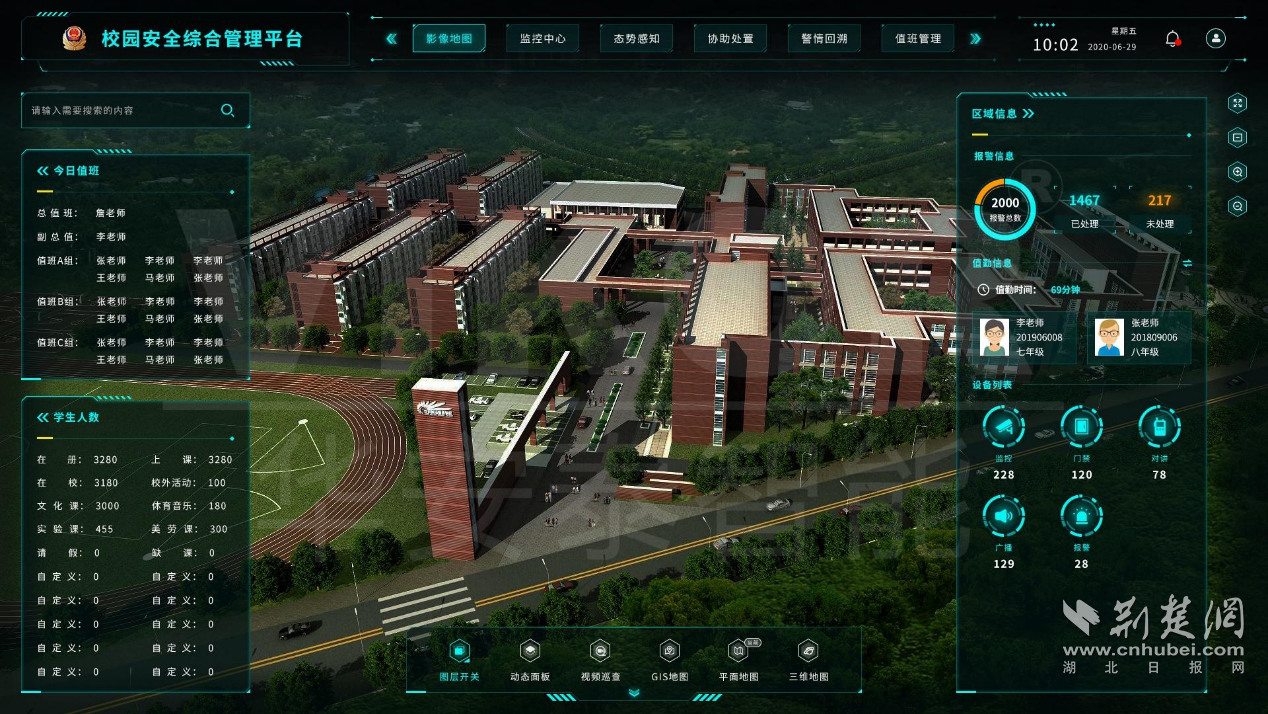Click the map zoom-in magnifier button
Screen dimensions: 1268x714
click(x=1238, y=172)
